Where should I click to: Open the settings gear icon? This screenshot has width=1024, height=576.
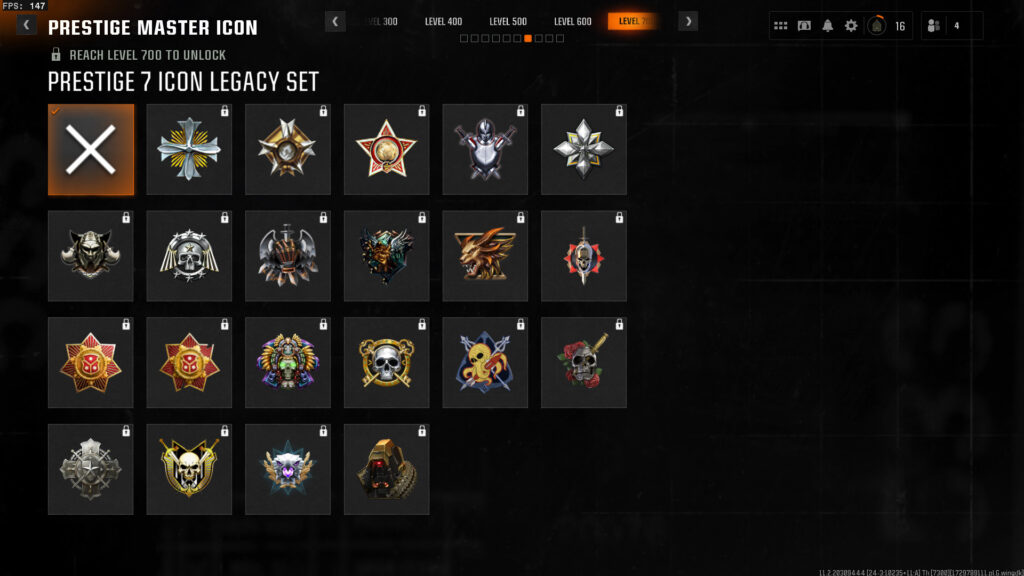pyautogui.click(x=851, y=26)
